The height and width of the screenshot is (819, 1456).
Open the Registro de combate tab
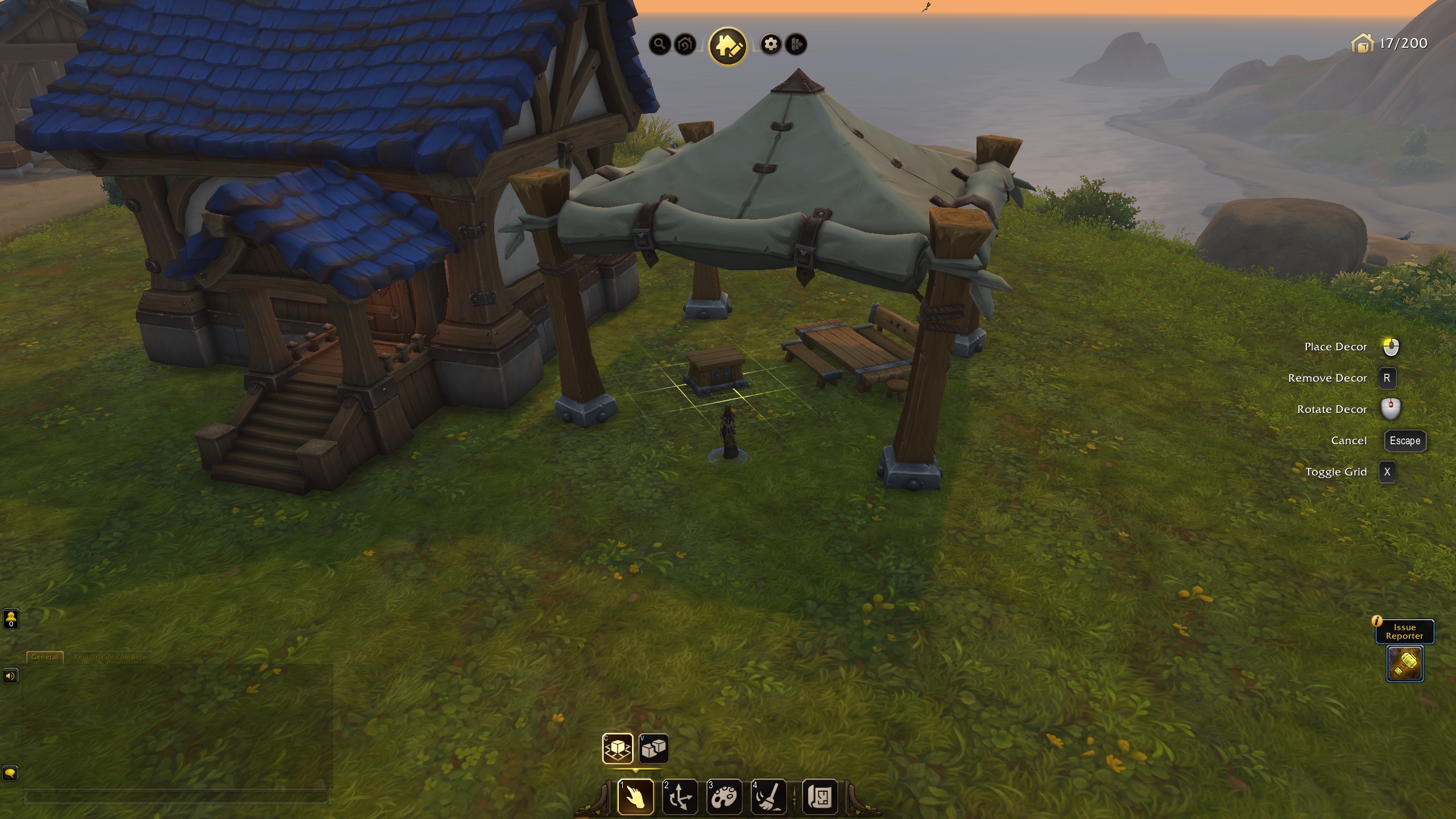[110, 656]
